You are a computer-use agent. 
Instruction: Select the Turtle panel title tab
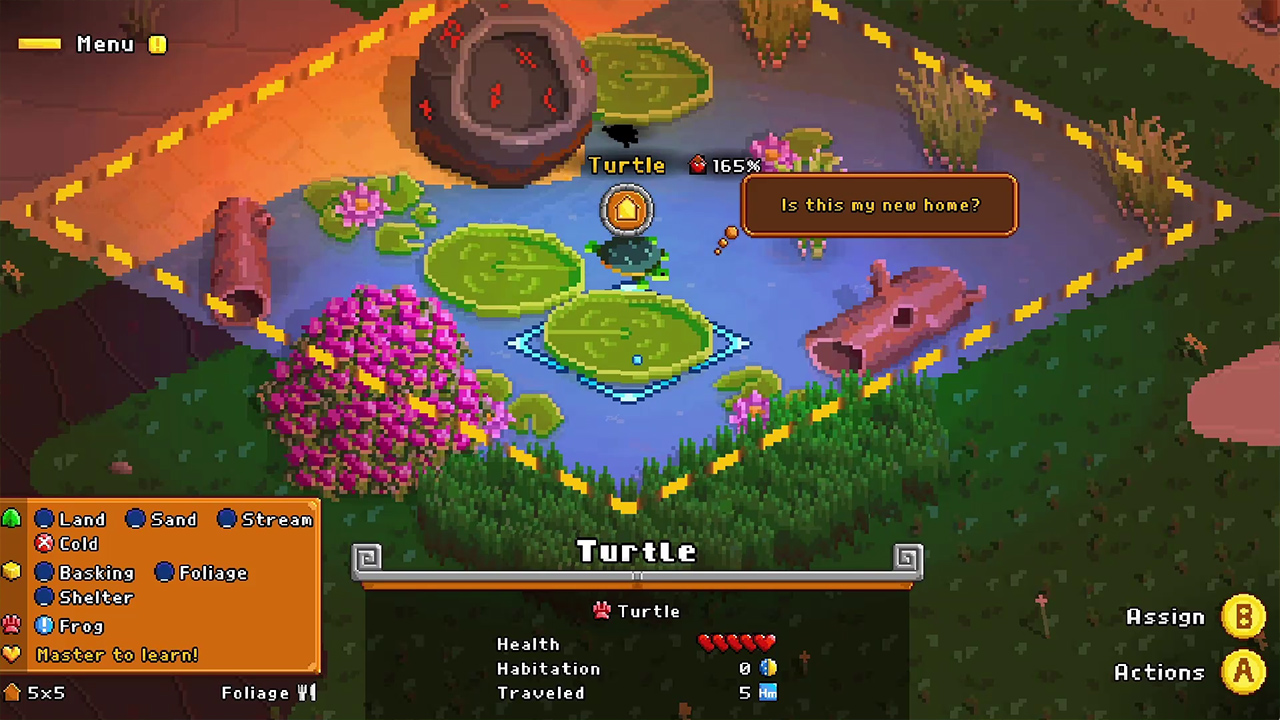[x=637, y=551]
